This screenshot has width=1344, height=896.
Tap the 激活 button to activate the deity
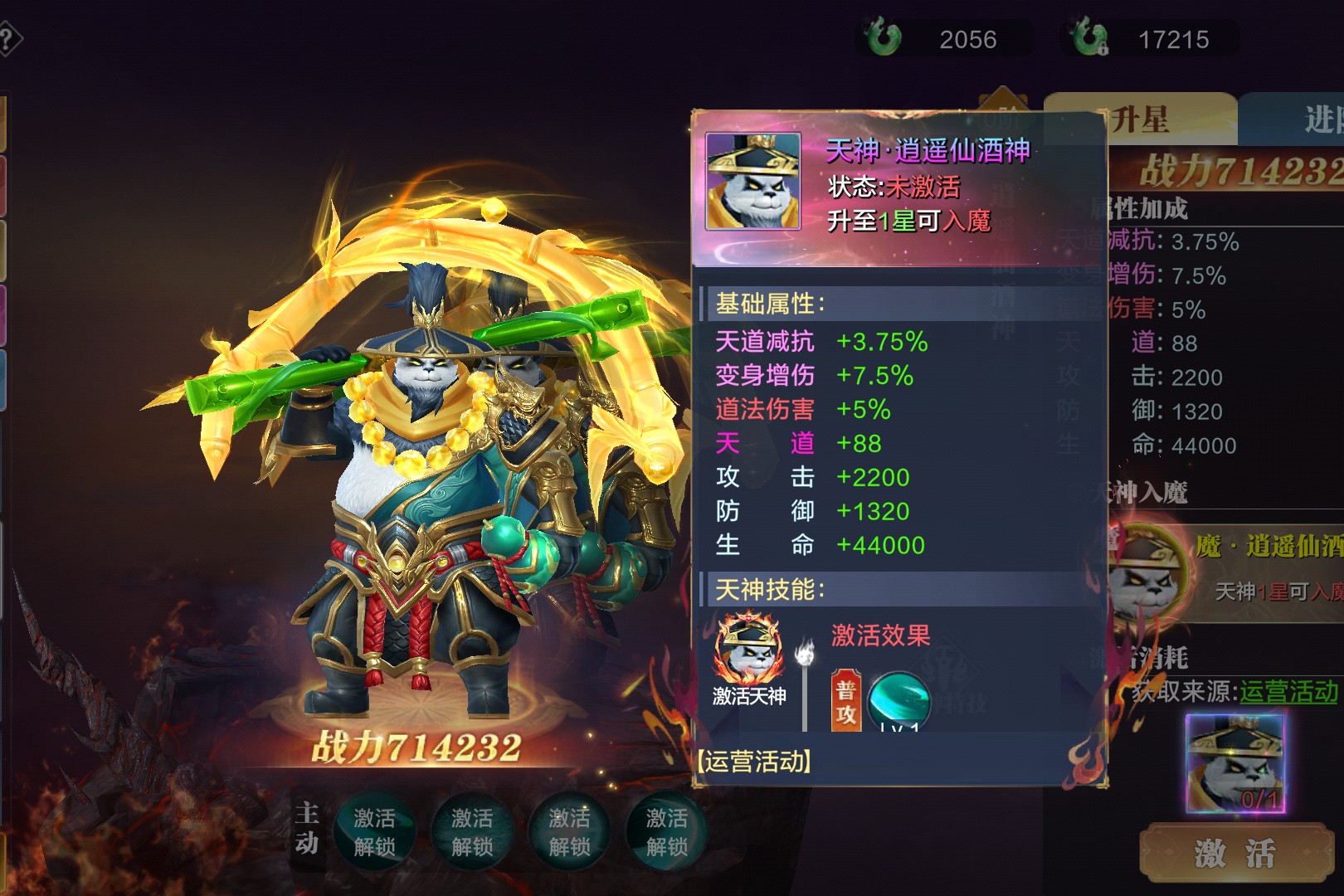(x=1234, y=852)
